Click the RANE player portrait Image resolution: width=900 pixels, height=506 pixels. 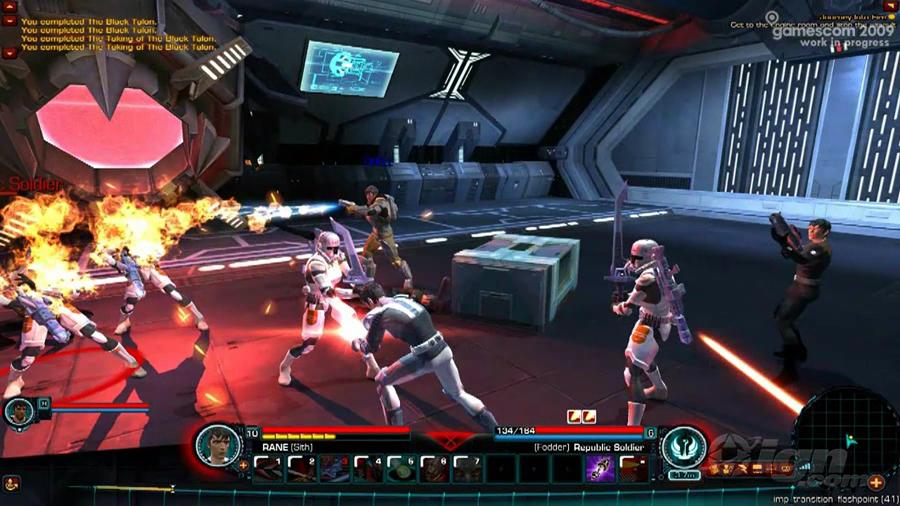pos(218,445)
